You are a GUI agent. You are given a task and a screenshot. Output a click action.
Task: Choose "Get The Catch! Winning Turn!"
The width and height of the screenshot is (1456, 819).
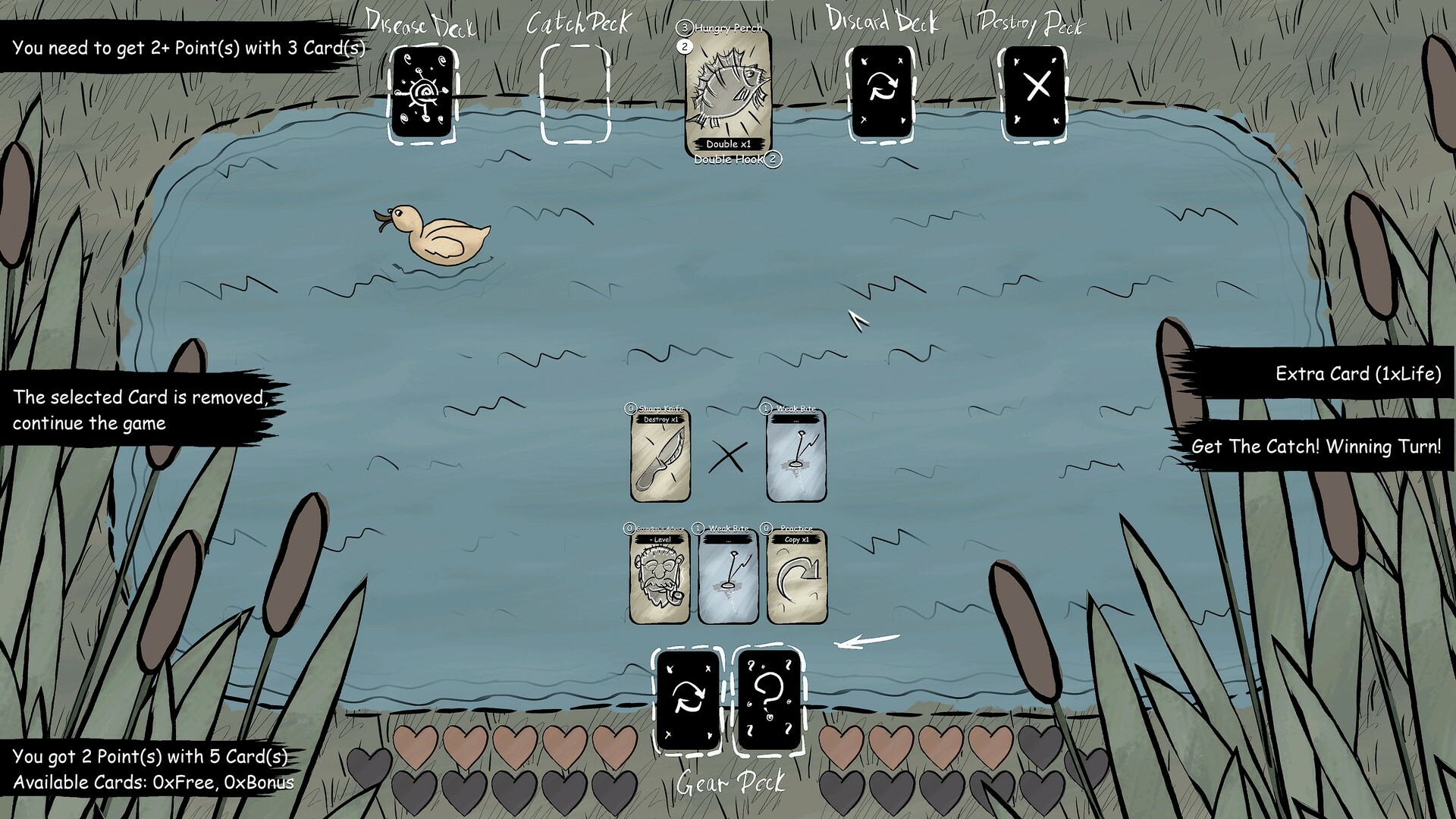(1318, 447)
